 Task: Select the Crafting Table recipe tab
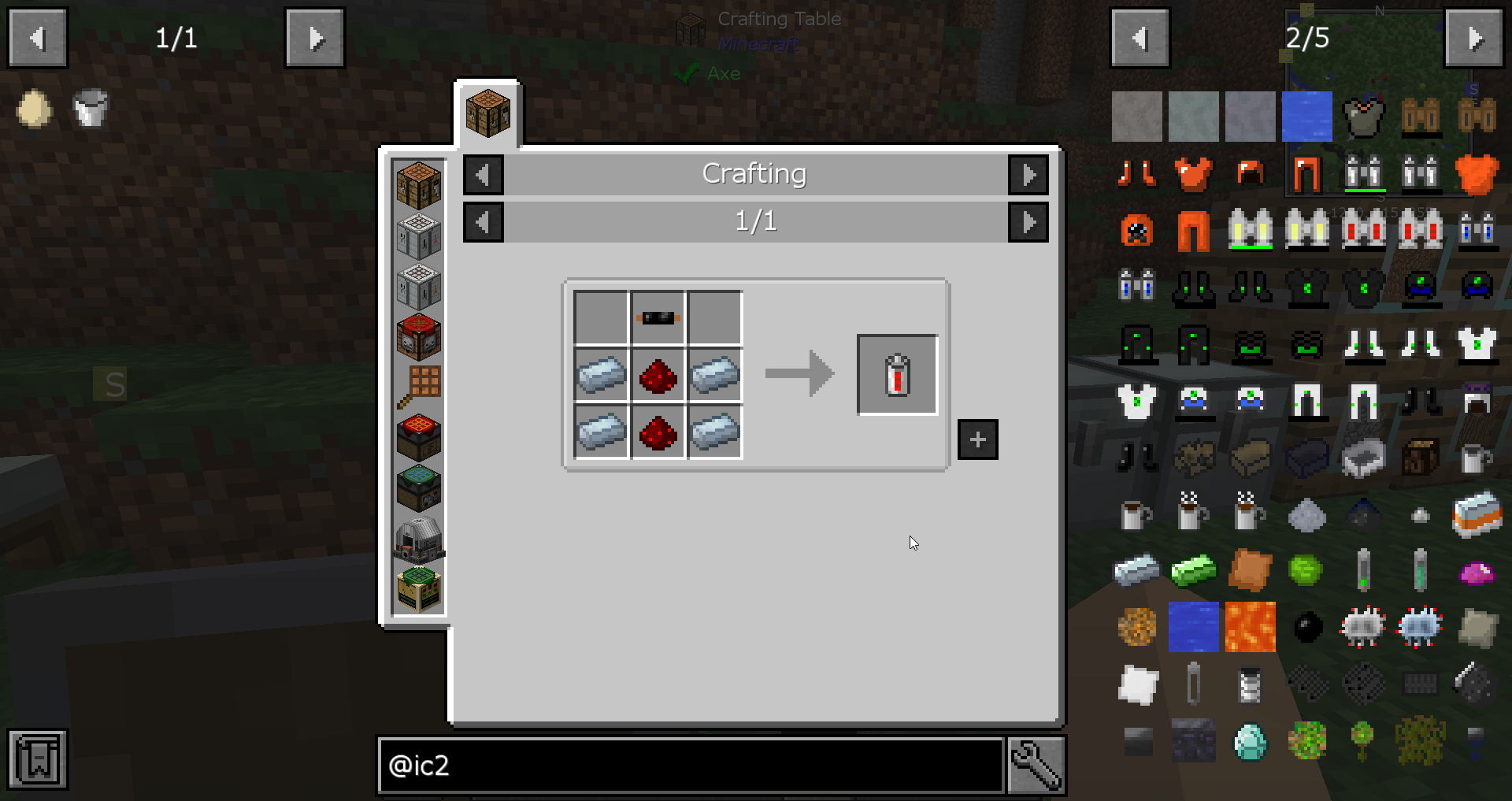click(487, 113)
